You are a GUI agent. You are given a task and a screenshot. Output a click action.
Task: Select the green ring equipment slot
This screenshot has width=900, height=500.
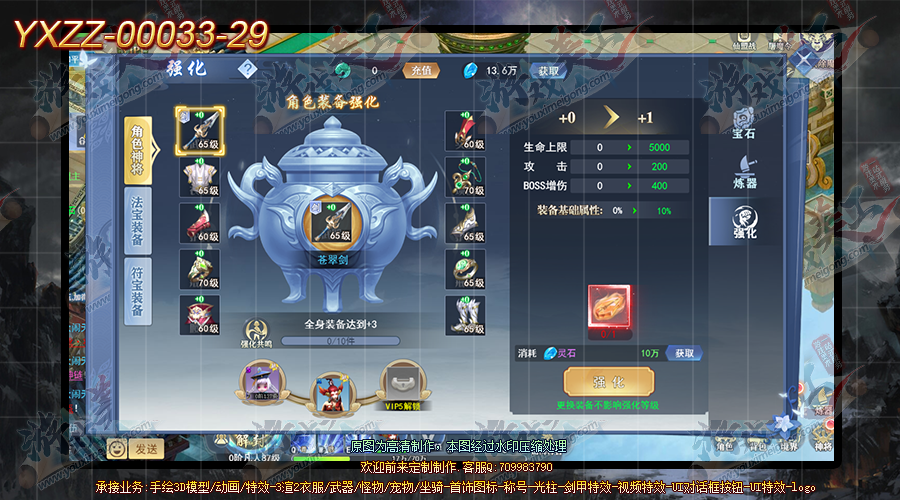coord(465,268)
